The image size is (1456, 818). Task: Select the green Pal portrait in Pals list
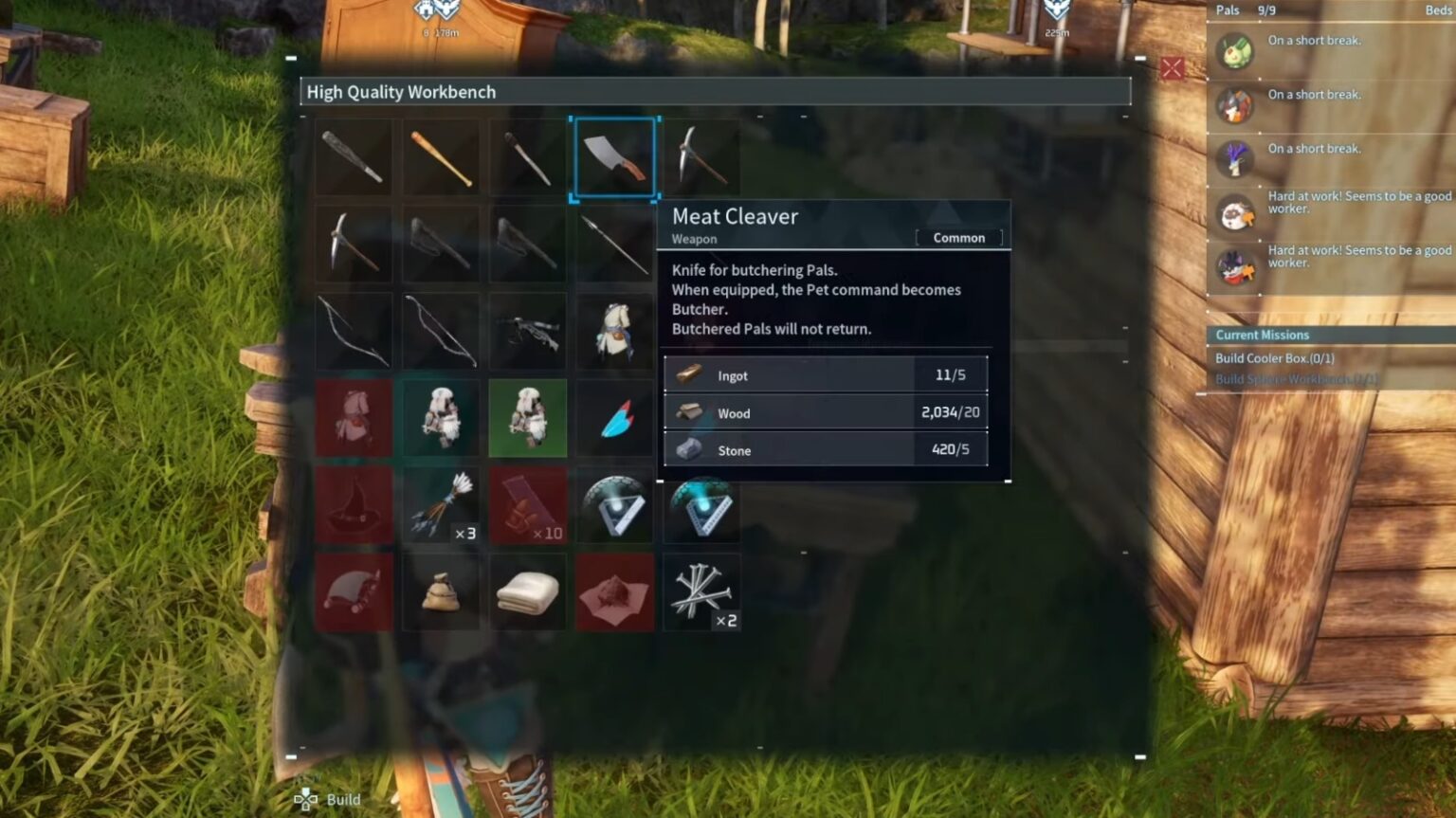[x=1235, y=51]
